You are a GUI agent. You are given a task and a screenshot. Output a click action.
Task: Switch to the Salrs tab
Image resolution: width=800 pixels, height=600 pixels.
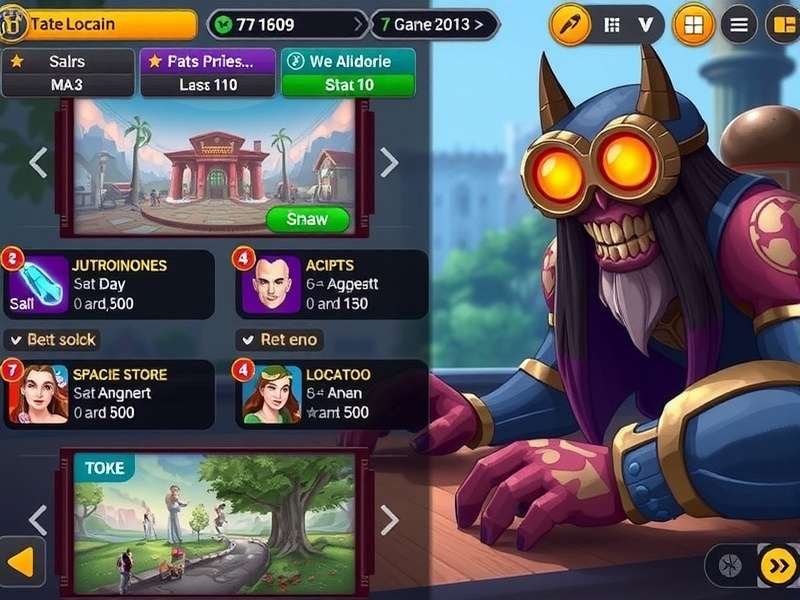(67, 73)
